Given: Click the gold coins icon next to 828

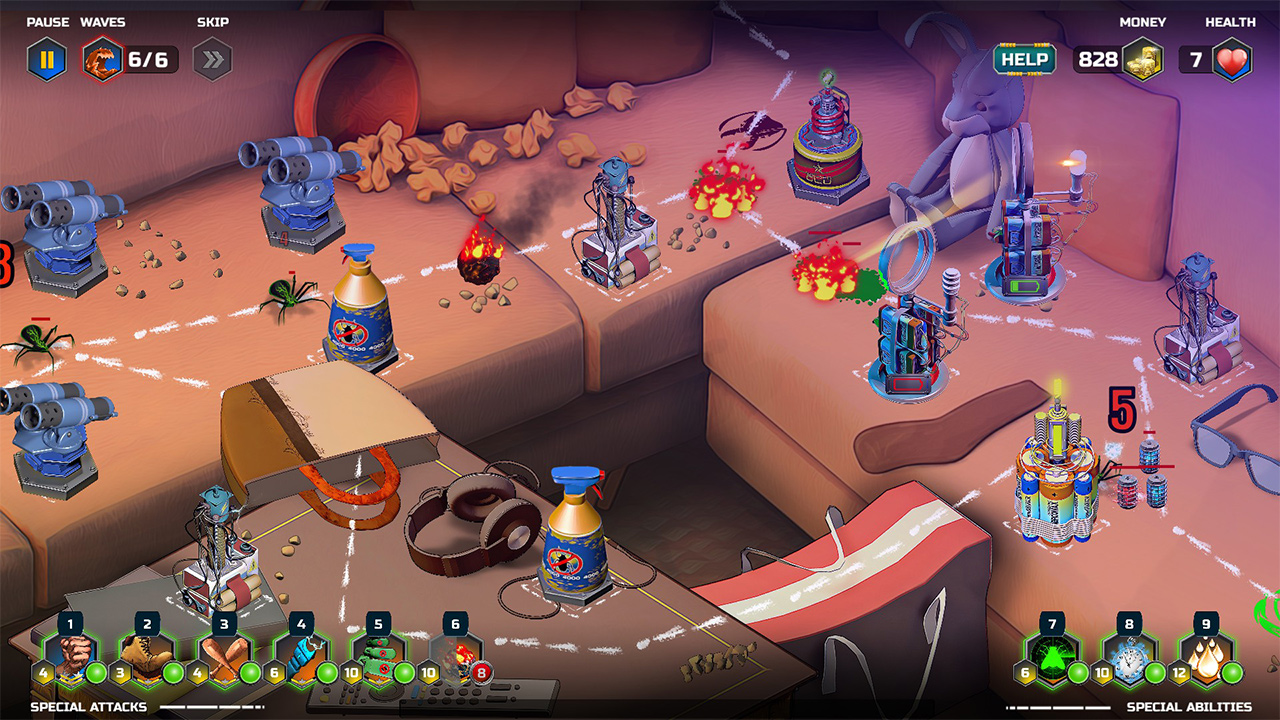Looking at the screenshot, I should click(1143, 58).
